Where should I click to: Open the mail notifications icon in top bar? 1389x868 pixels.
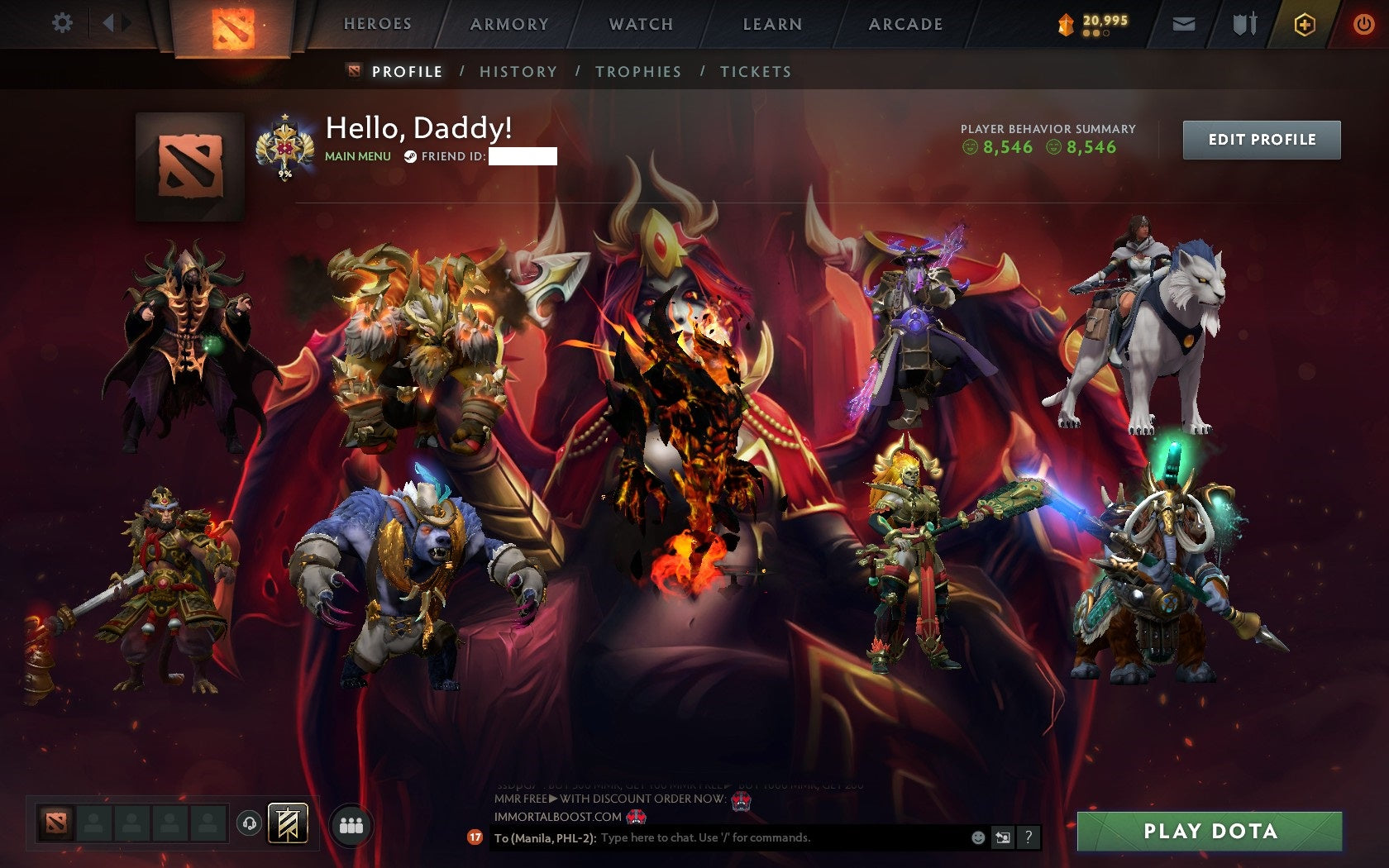click(x=1184, y=24)
